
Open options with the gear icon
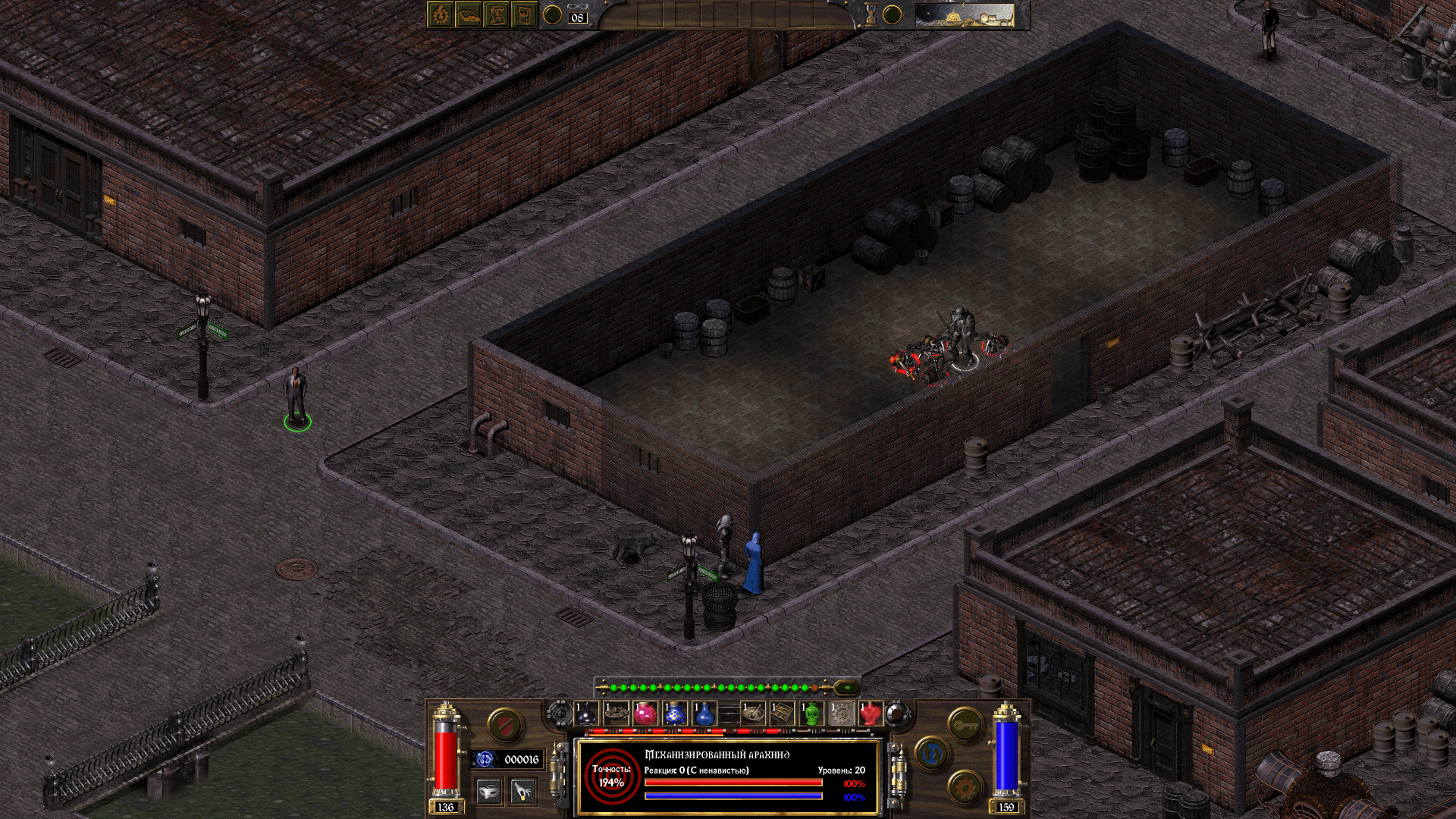point(963,787)
